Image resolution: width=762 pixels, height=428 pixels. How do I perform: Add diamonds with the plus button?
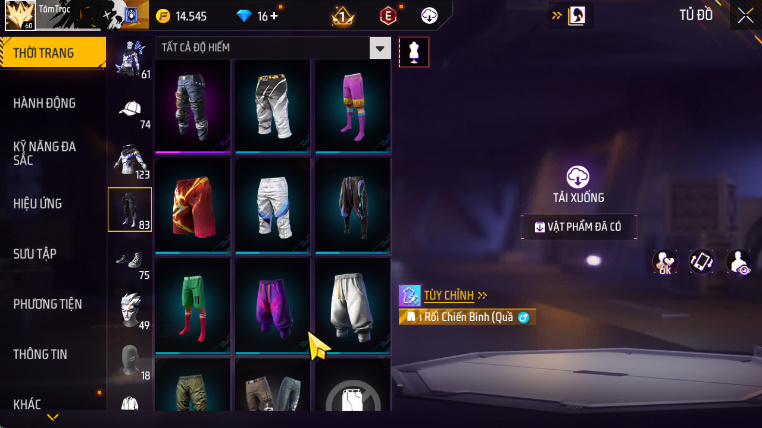pyautogui.click(x=275, y=16)
